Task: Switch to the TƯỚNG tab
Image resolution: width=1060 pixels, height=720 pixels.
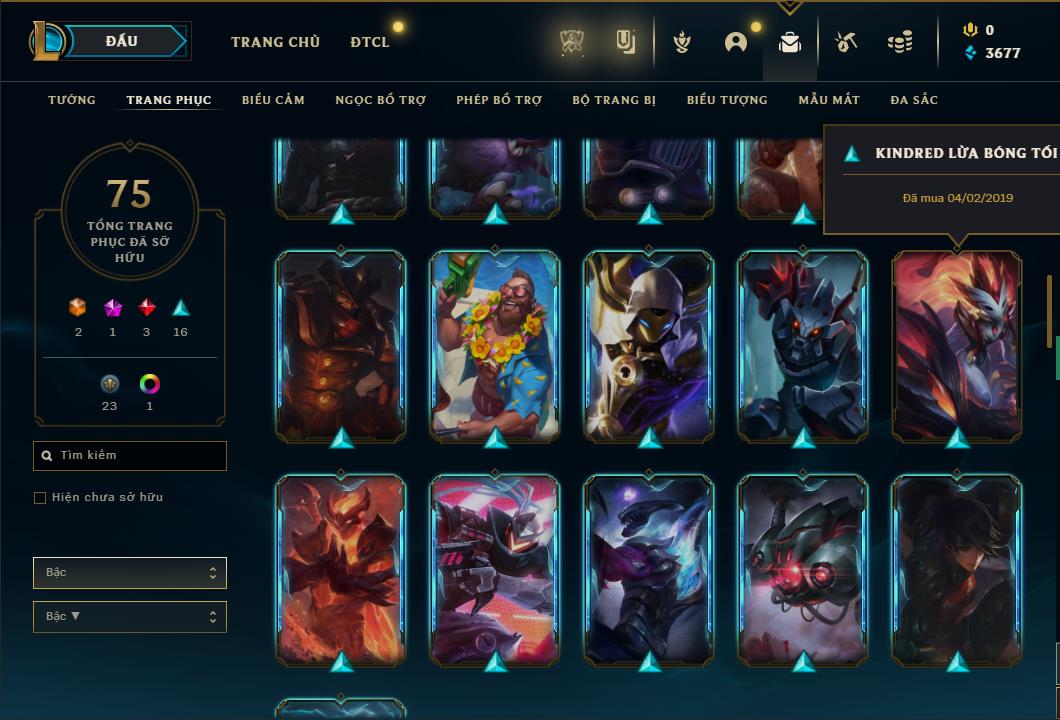Action: (72, 100)
